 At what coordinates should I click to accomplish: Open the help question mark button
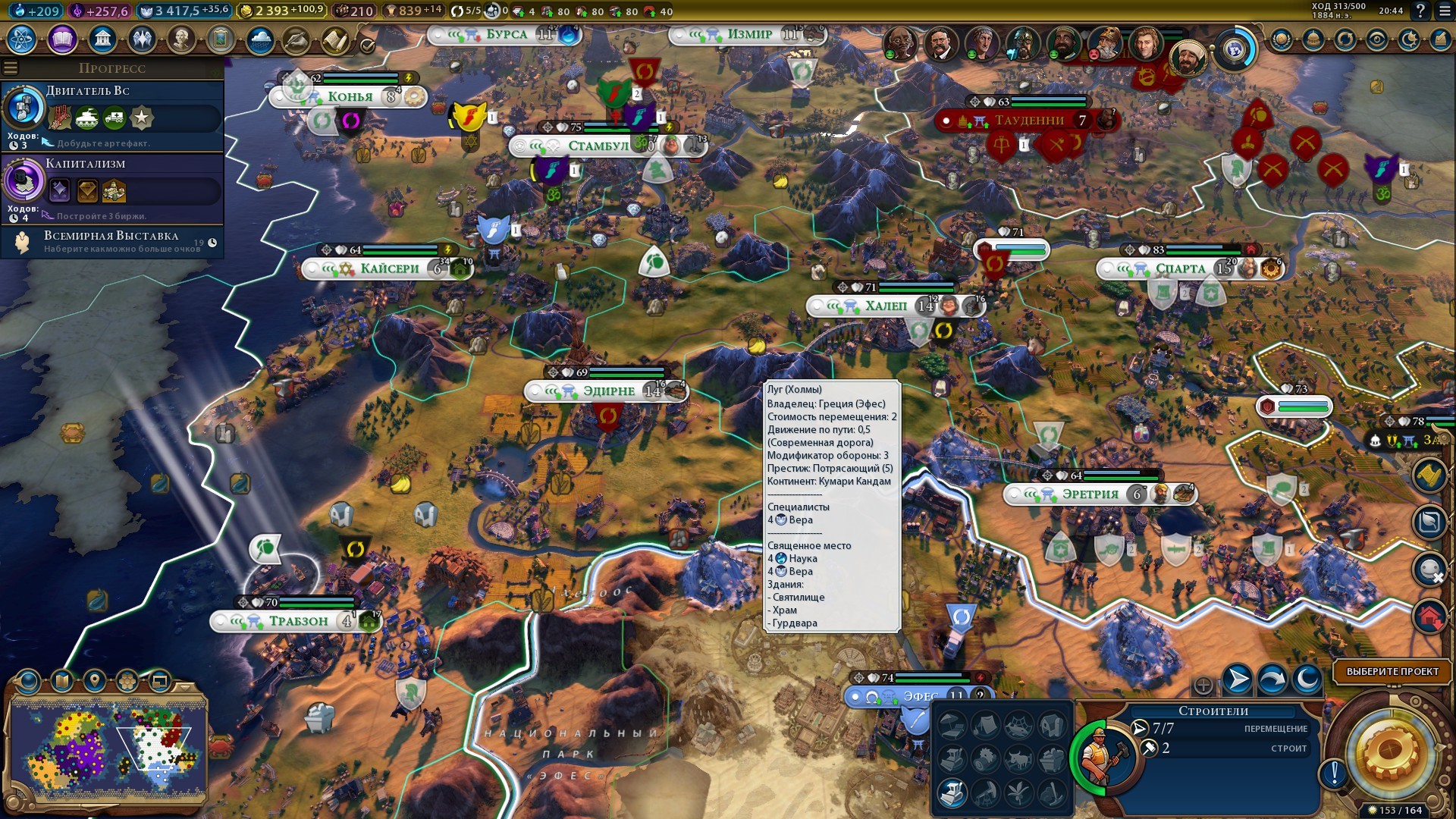coord(1420,11)
